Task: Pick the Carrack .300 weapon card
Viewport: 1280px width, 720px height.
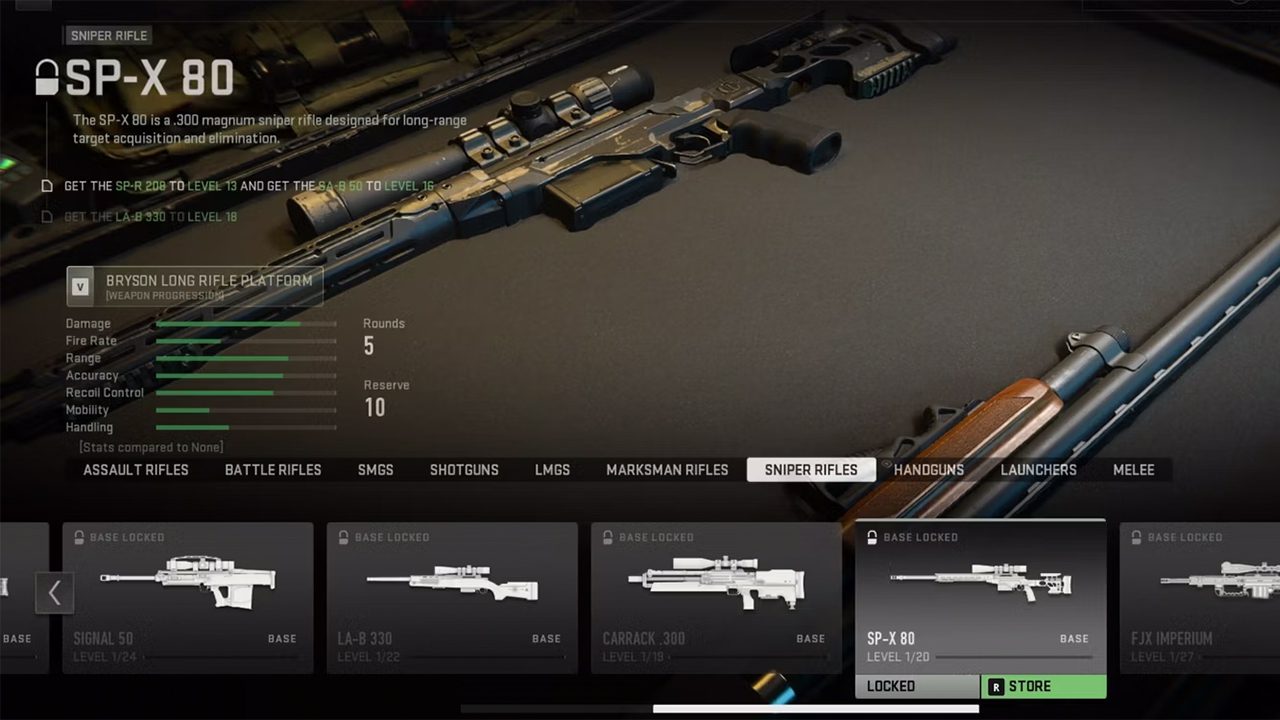Action: click(x=716, y=597)
